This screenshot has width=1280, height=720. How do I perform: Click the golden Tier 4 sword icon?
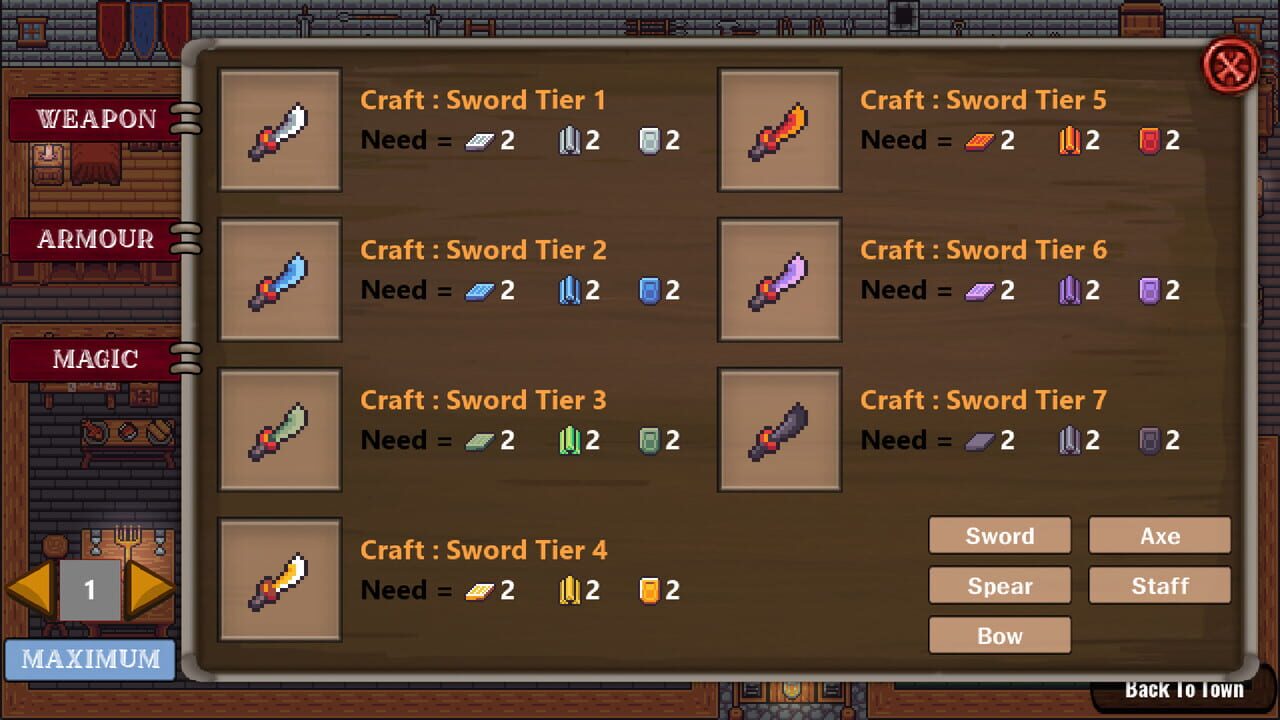[x=280, y=580]
